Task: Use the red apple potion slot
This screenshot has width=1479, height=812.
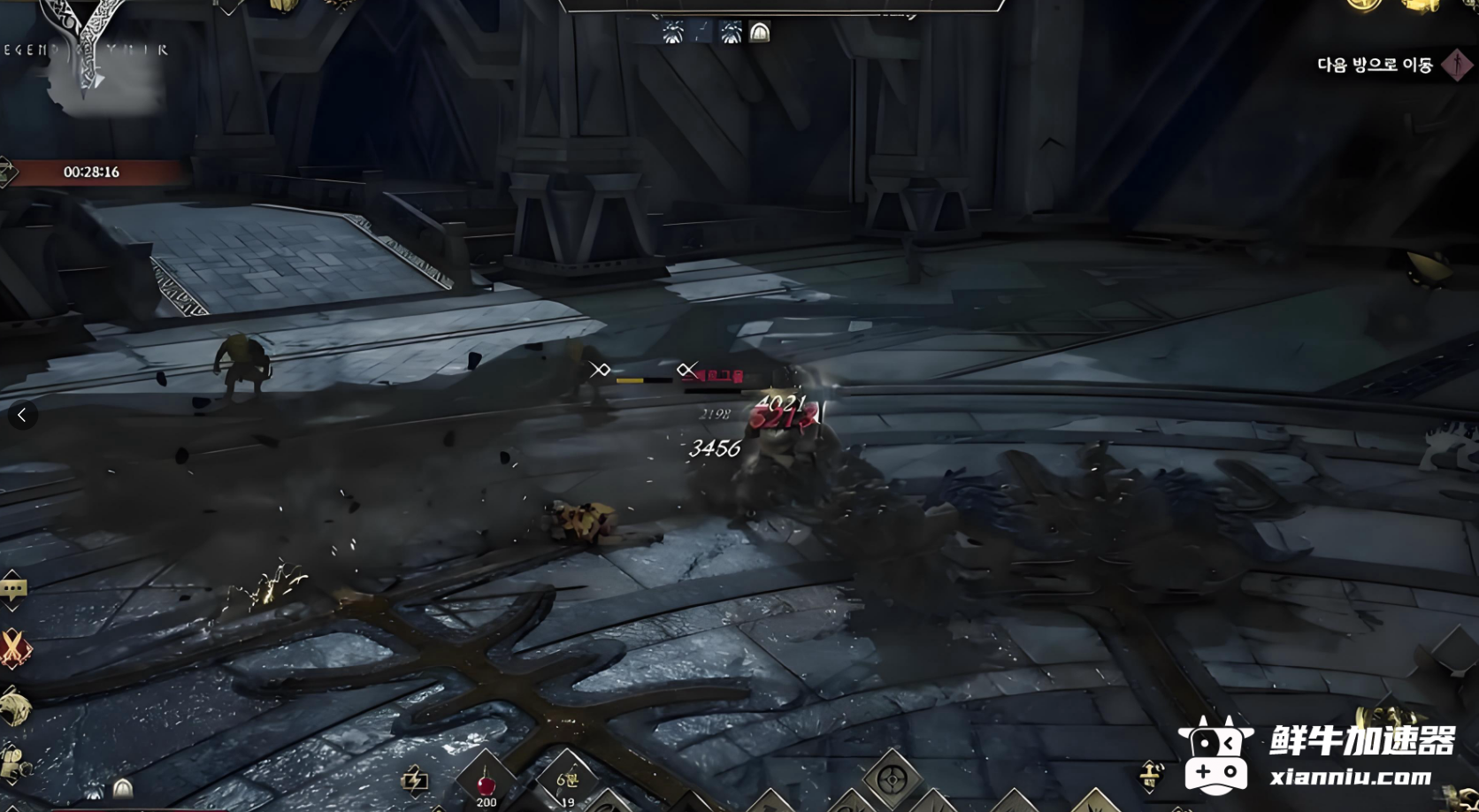Action: coord(486,783)
